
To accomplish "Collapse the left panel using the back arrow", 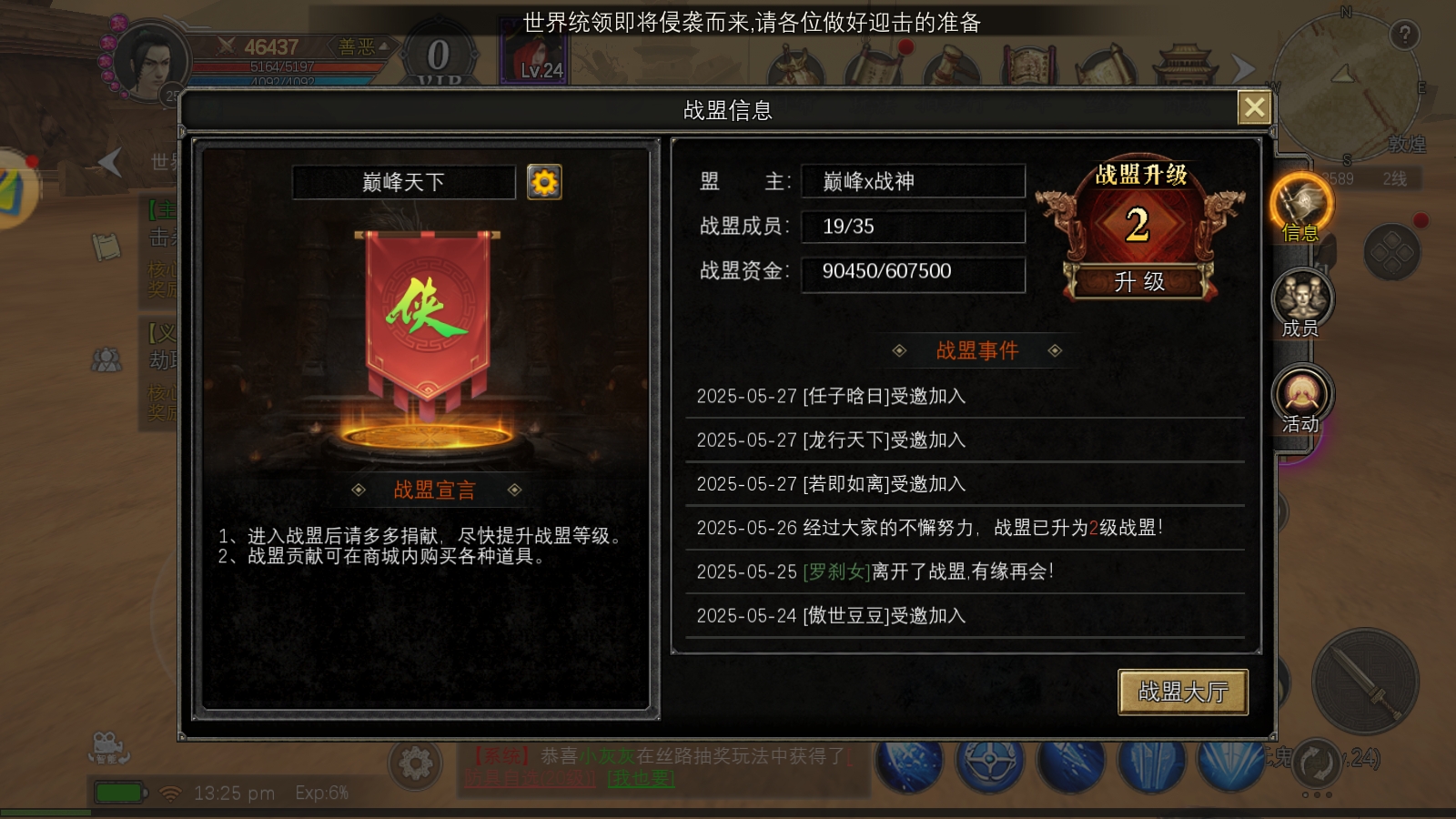I will pos(109,164).
